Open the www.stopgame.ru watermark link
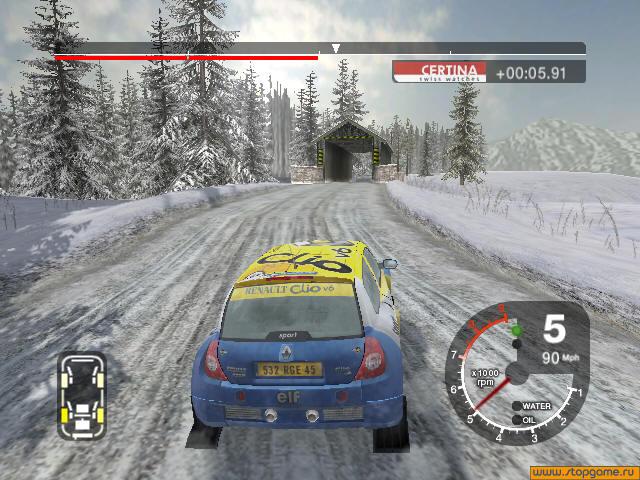 click(x=582, y=469)
